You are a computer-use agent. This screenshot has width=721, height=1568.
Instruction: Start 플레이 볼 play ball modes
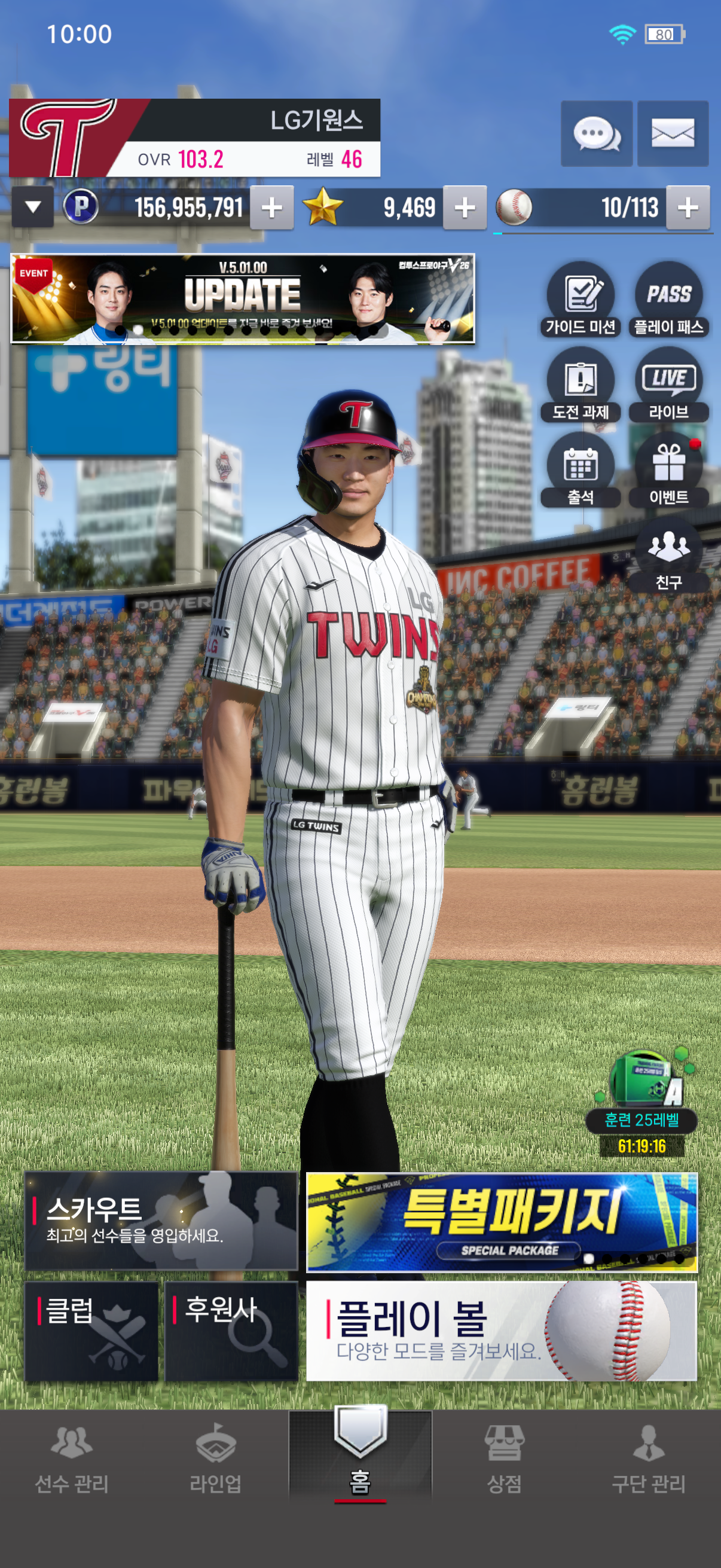point(502,1331)
